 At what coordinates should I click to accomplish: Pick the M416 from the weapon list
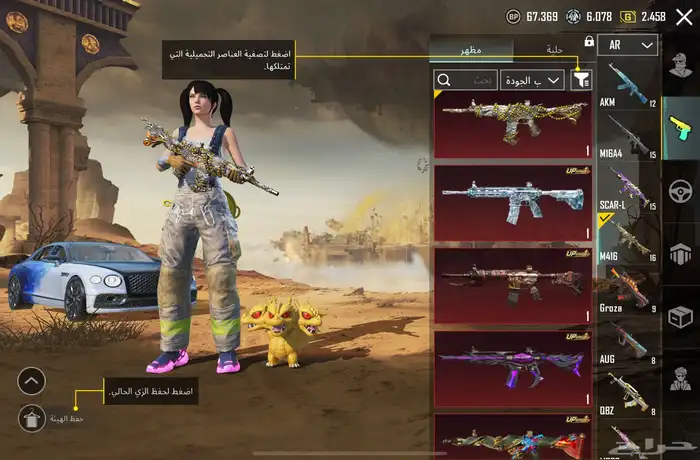(x=627, y=240)
